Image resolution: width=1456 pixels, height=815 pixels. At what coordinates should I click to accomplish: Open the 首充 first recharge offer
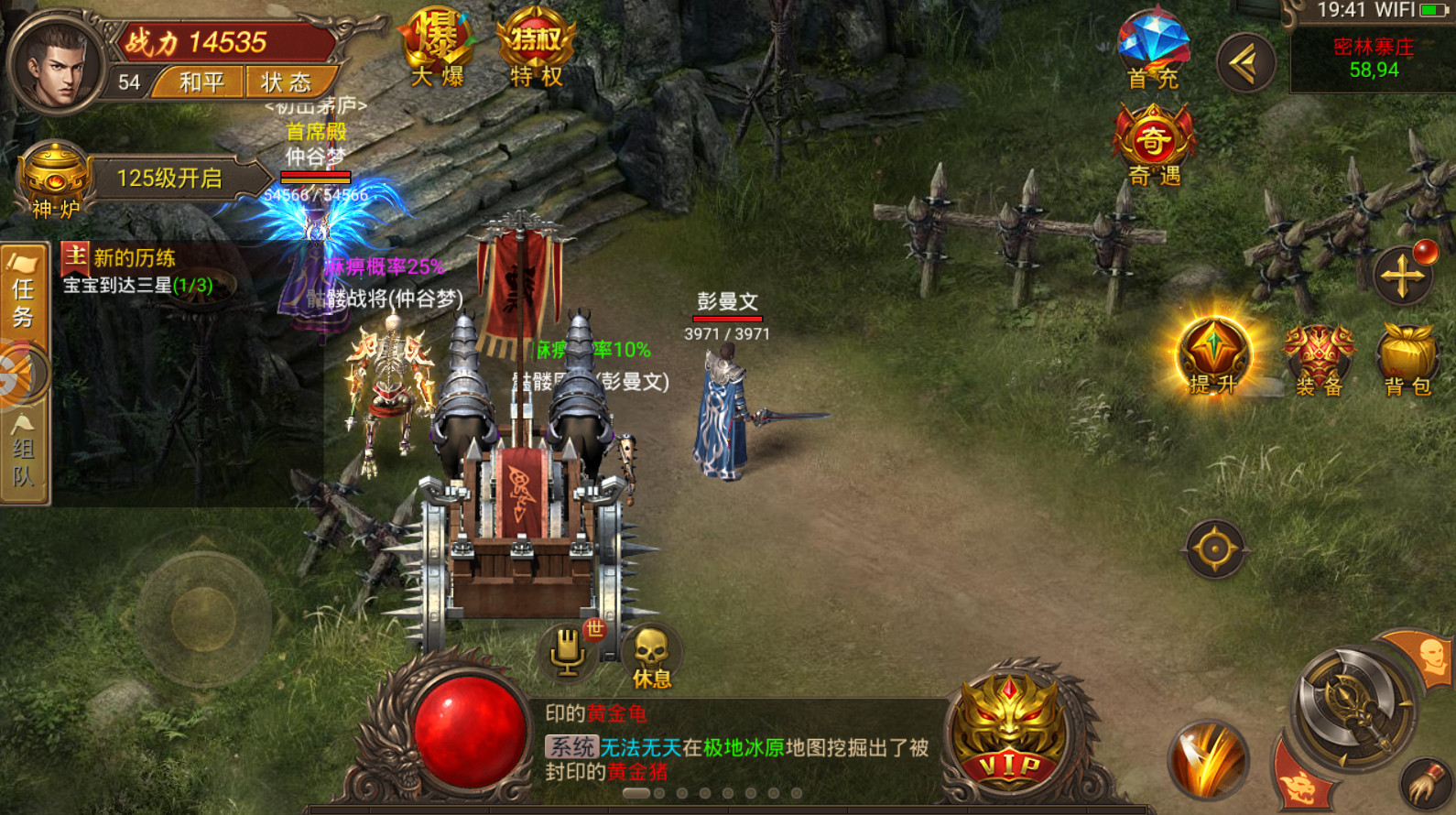click(x=1153, y=50)
